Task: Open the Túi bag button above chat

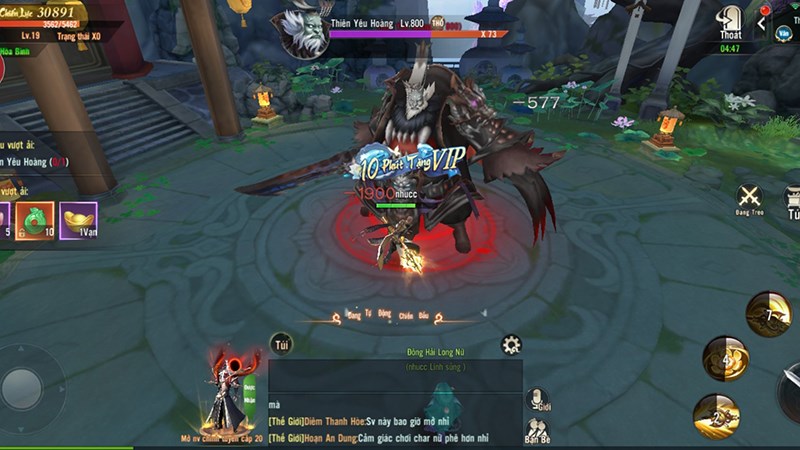Action: click(283, 344)
